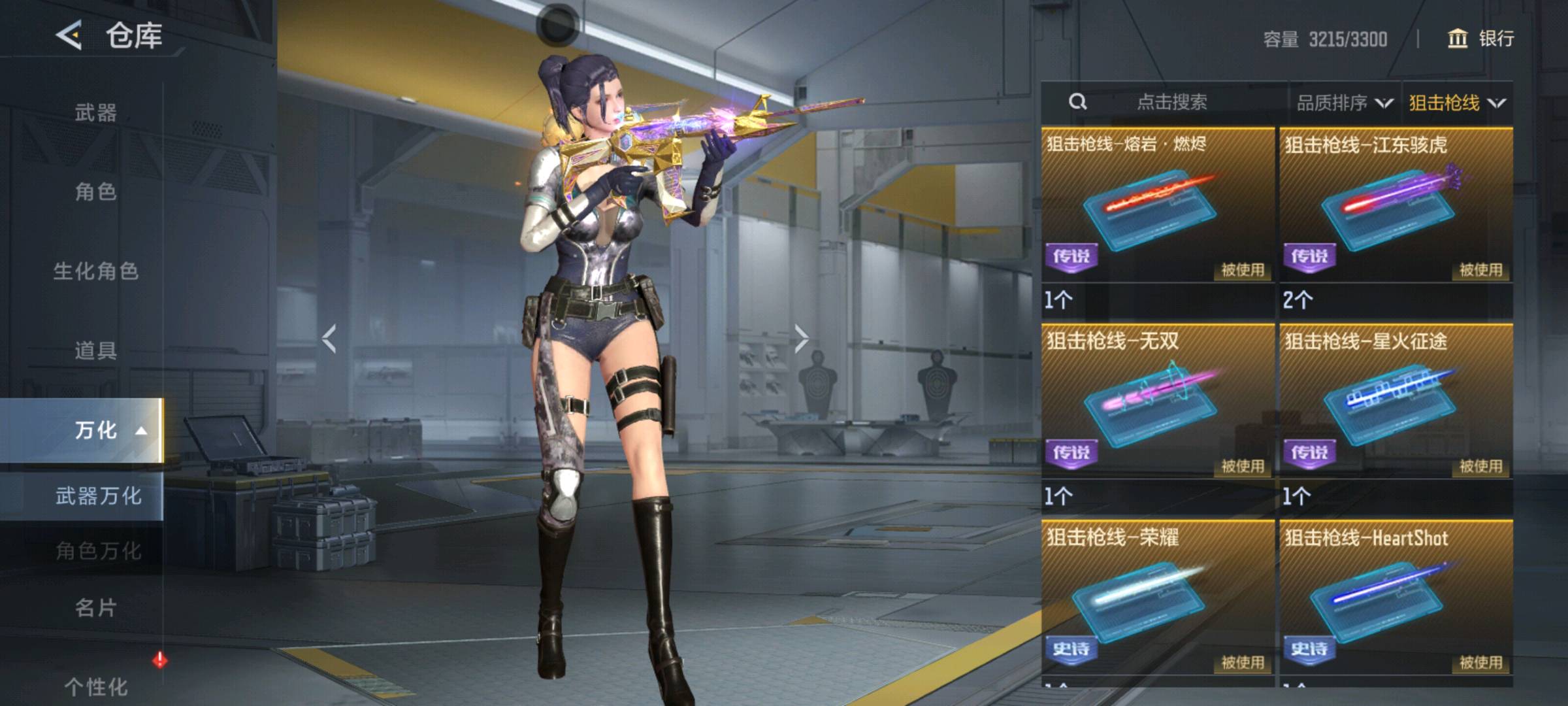Screen dimensions: 1568x706
Task: Open the 武器 category
Action: 95,112
